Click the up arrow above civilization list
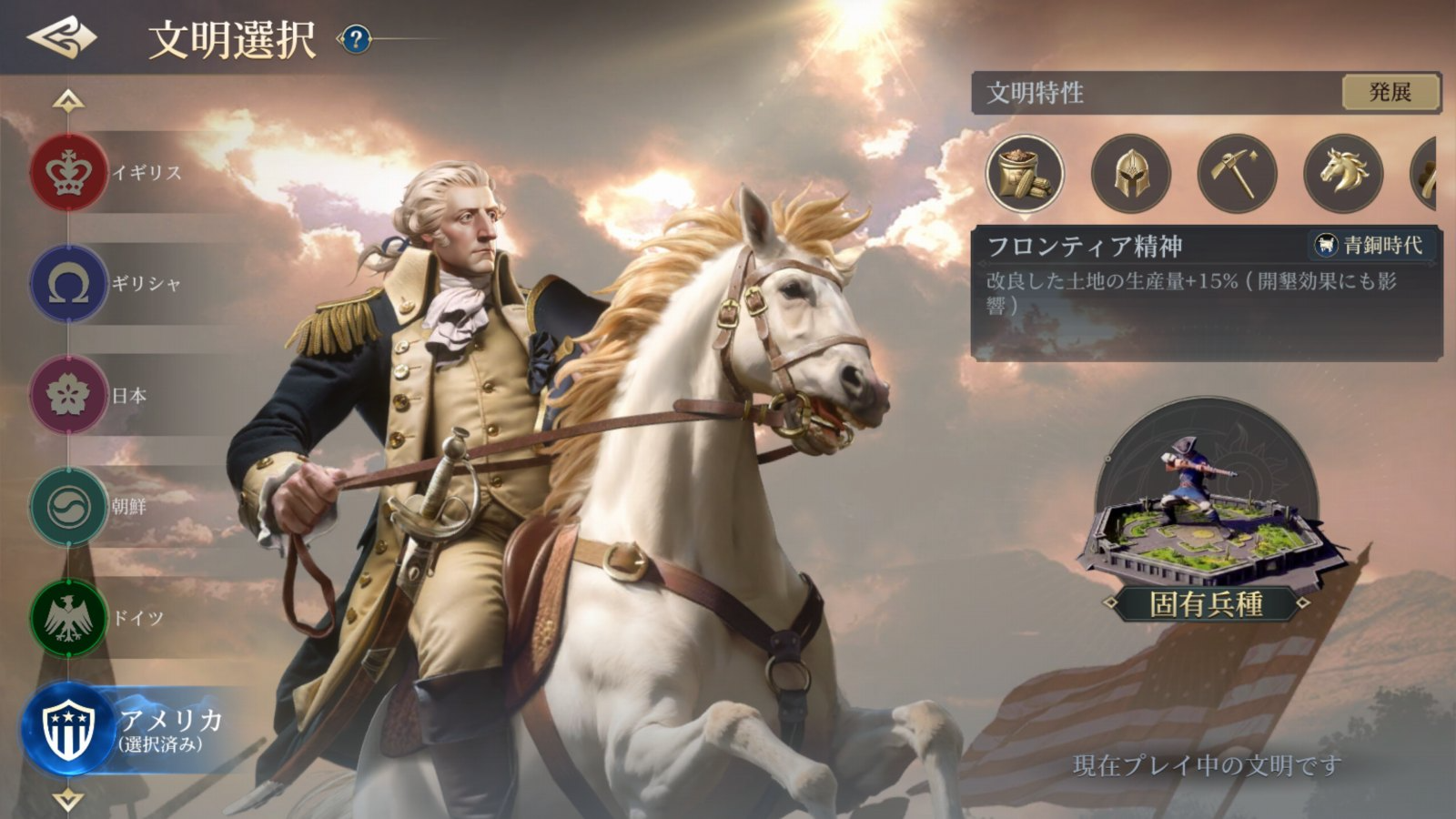The image size is (1456, 819). (x=68, y=100)
